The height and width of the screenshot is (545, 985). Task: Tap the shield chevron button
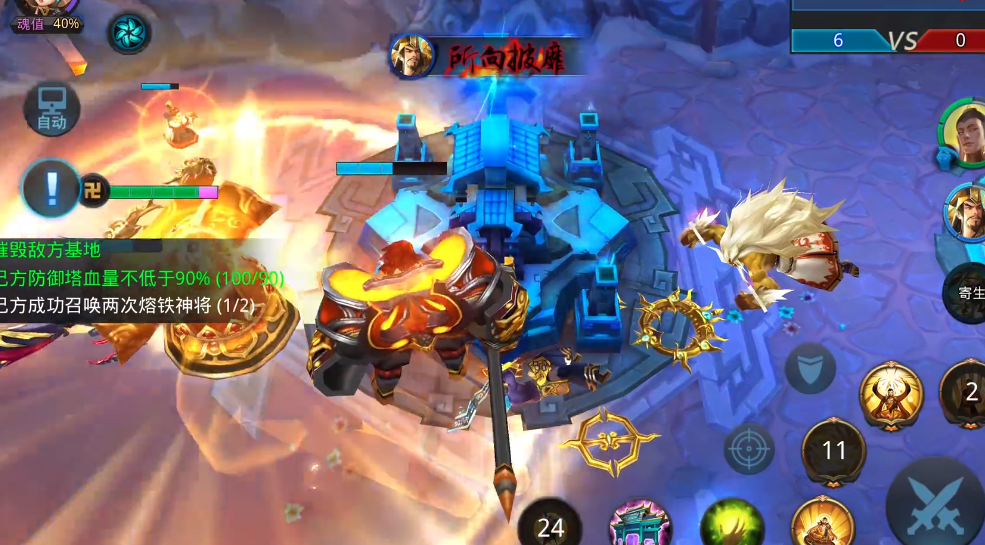[x=810, y=368]
